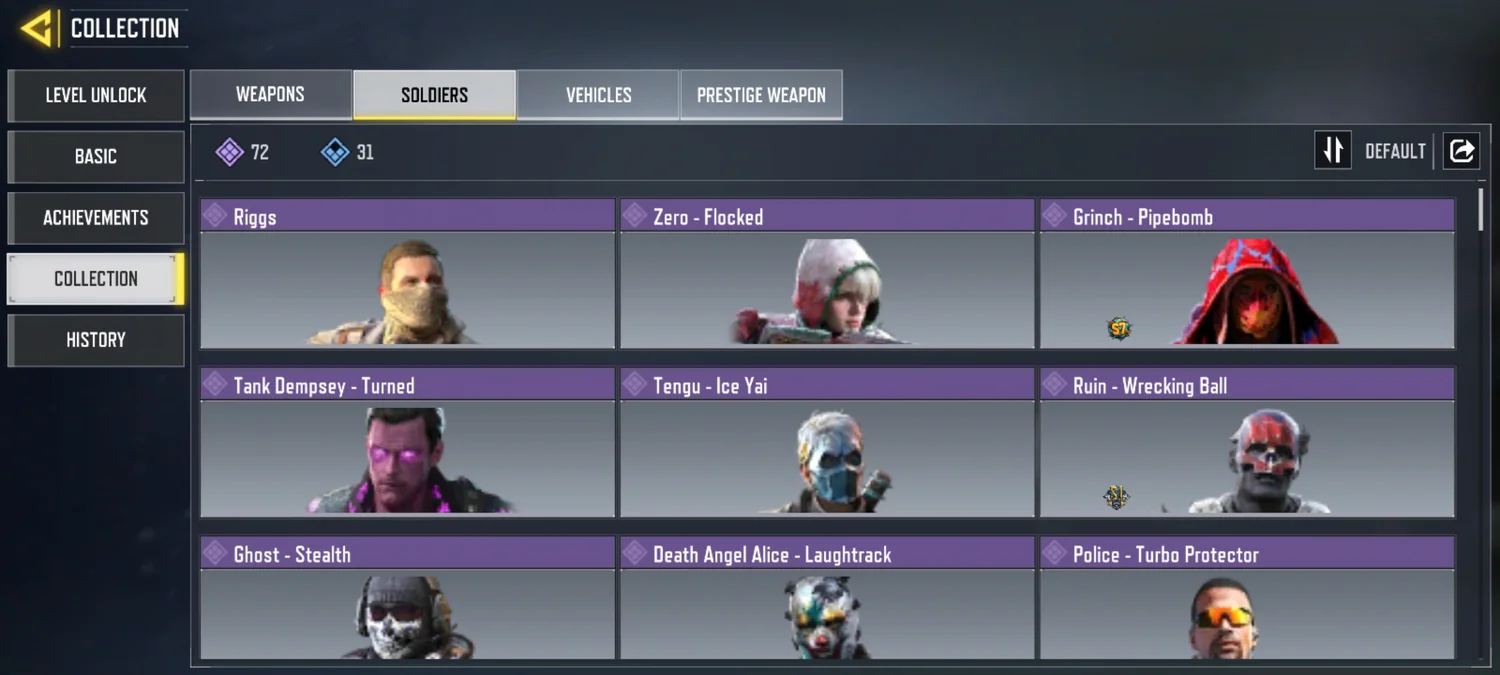Viewport: 1500px width, 675px height.
Task: Go back using the yellow arrow
Action: click(x=37, y=28)
